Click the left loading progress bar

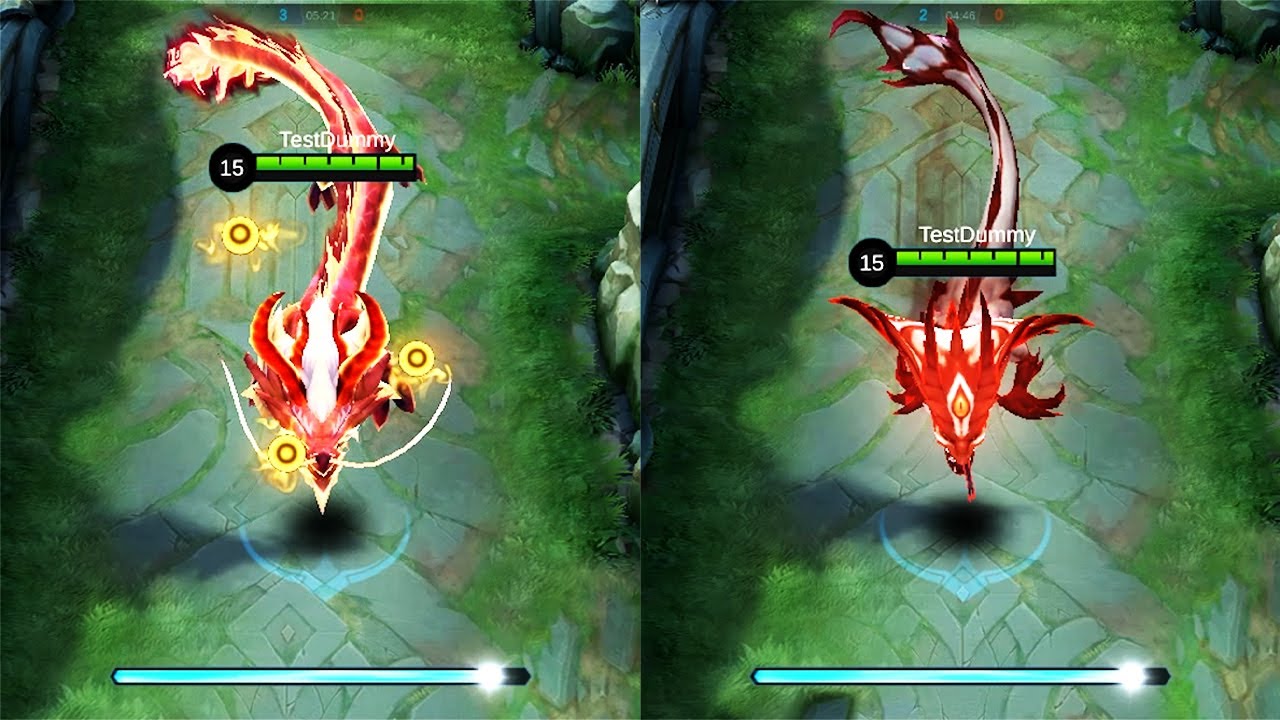[300, 674]
